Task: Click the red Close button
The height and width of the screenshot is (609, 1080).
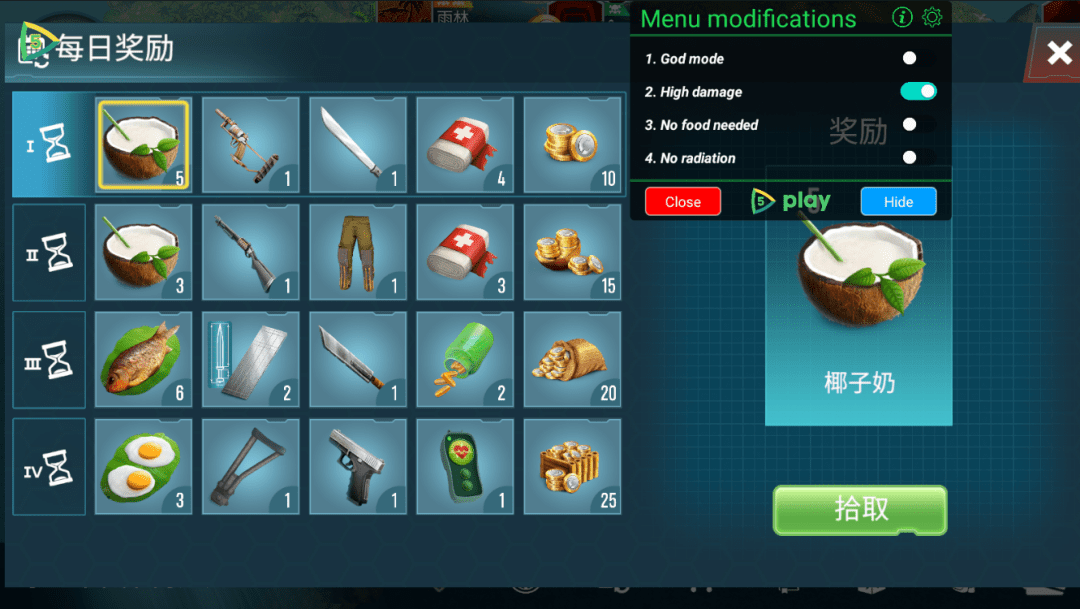Action: 683,202
